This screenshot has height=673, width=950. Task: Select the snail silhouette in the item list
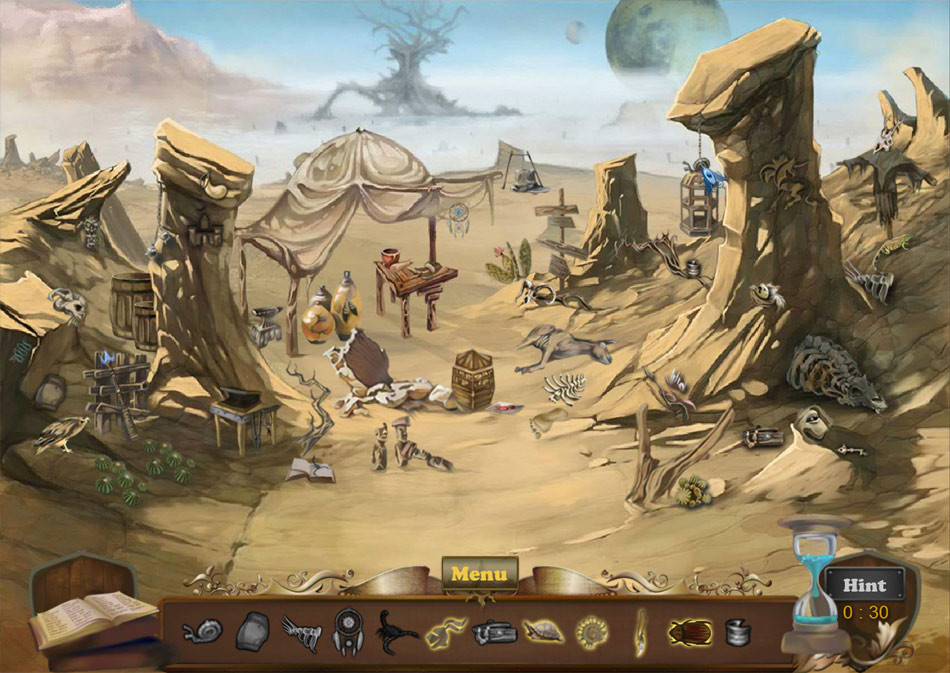pyautogui.click(x=203, y=631)
